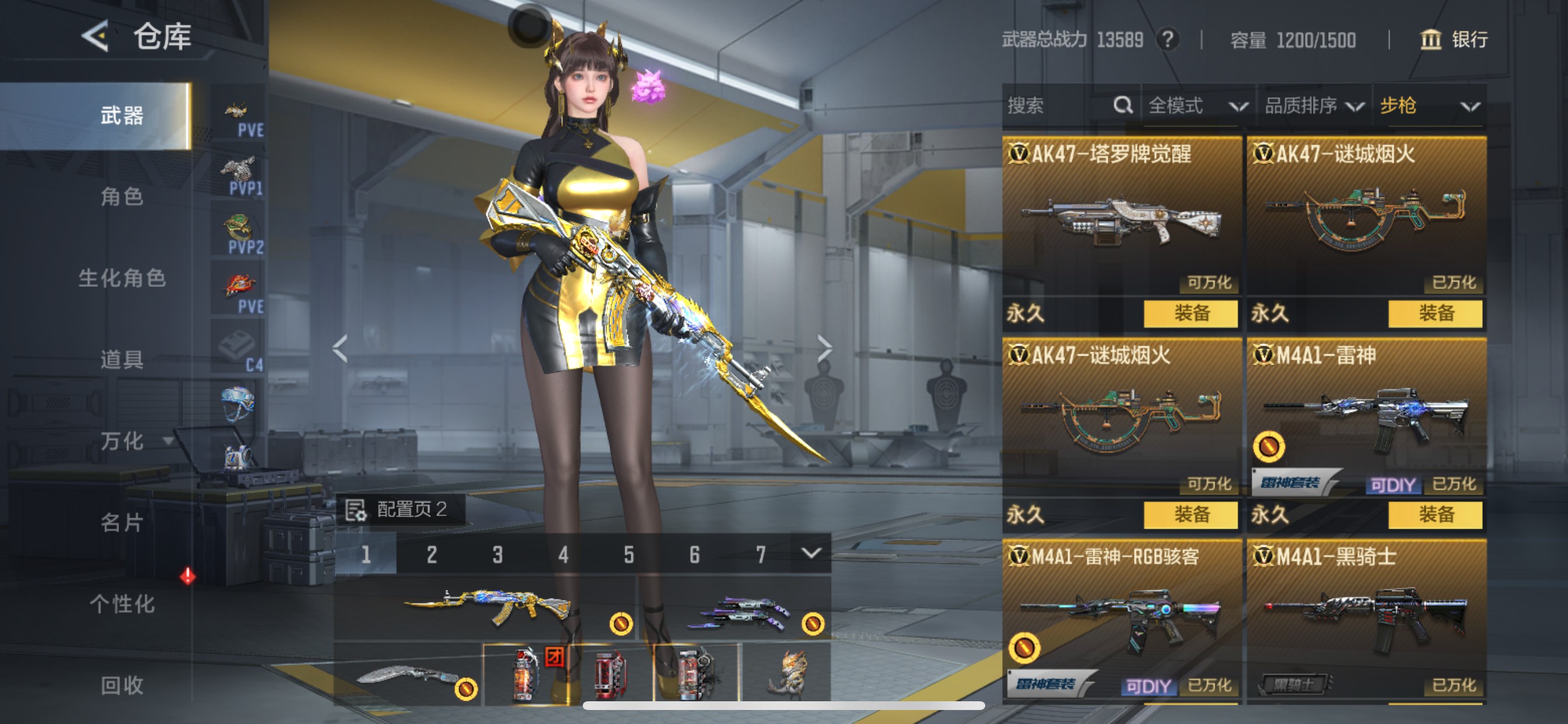Switch to the 道具 items category
Viewport: 1568px width, 724px height.
122,360
